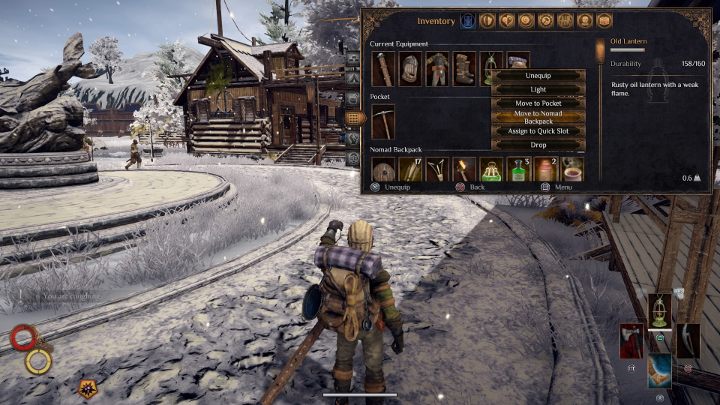Viewport: 720px width, 405px height.
Task: Select the equipped helmet slot
Action: (x=410, y=70)
